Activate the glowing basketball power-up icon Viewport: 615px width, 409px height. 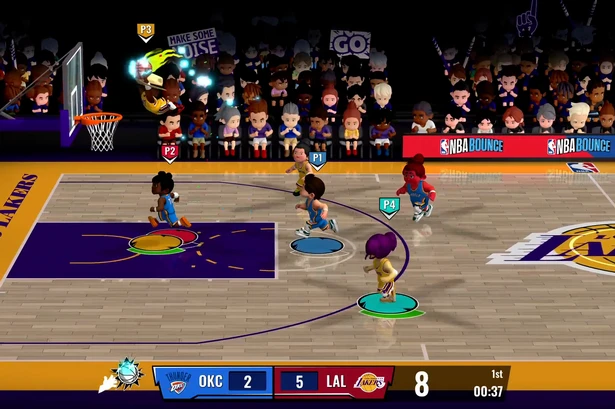(x=127, y=375)
